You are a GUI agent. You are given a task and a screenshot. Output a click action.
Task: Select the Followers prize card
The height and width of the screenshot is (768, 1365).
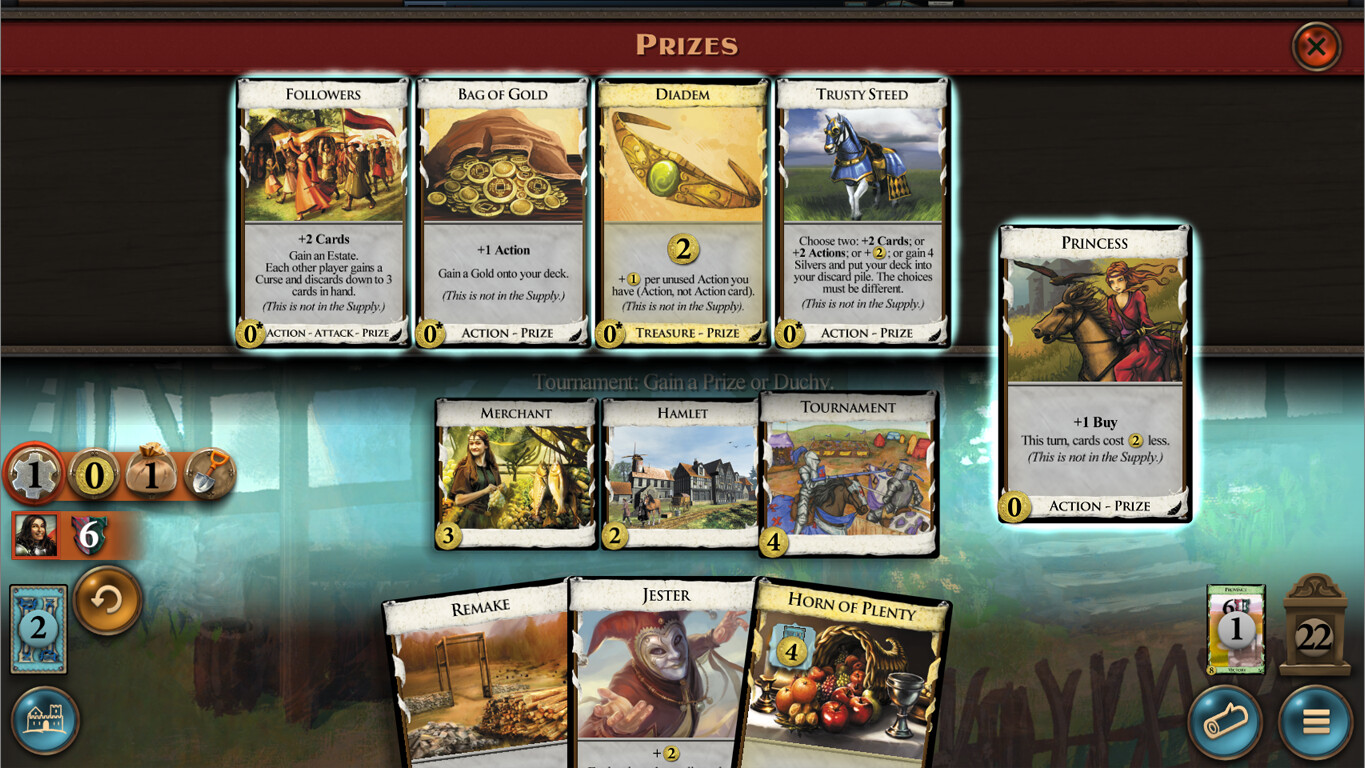click(322, 212)
